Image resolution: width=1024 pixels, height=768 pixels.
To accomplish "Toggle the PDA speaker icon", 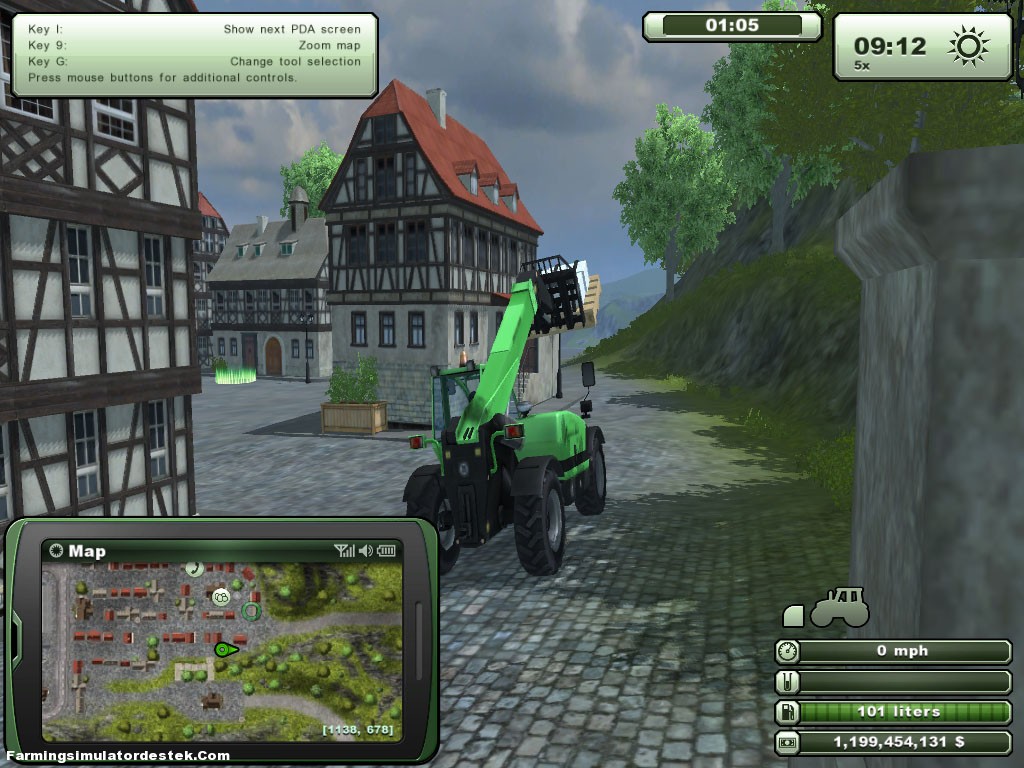I will [x=366, y=551].
